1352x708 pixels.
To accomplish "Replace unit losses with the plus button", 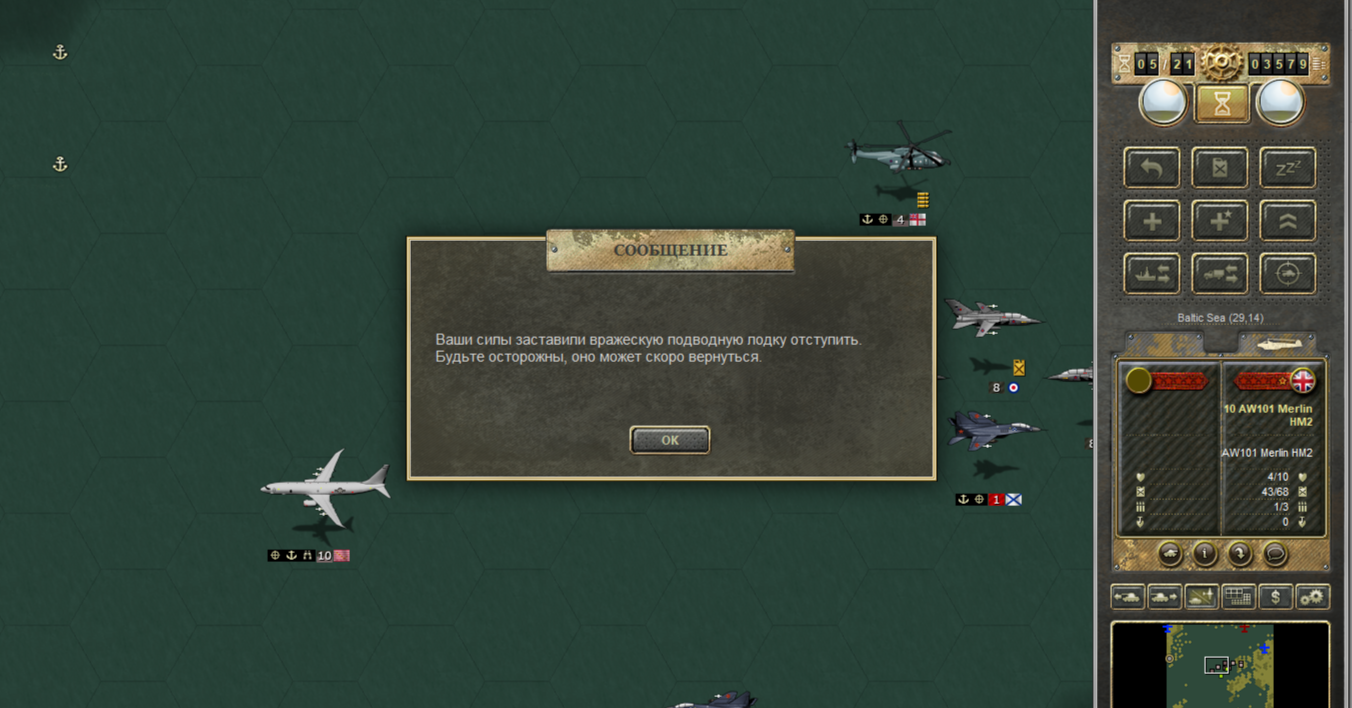I will coord(1152,221).
